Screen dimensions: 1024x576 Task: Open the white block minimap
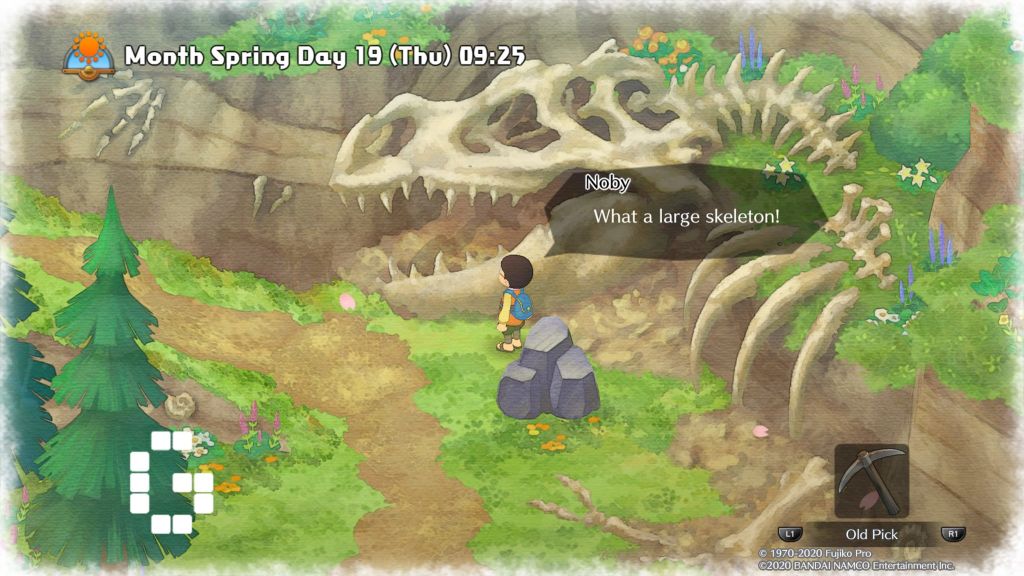click(x=171, y=481)
